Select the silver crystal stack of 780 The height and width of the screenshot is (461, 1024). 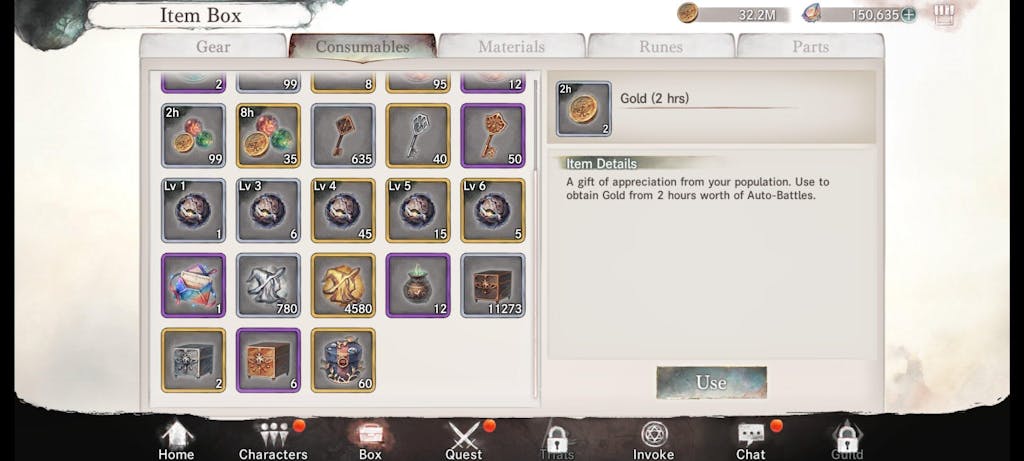click(268, 285)
